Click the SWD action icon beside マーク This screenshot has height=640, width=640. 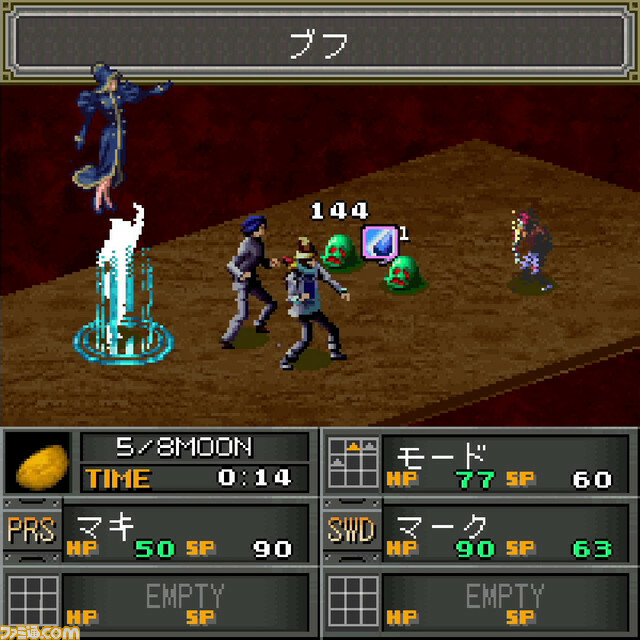coord(350,531)
